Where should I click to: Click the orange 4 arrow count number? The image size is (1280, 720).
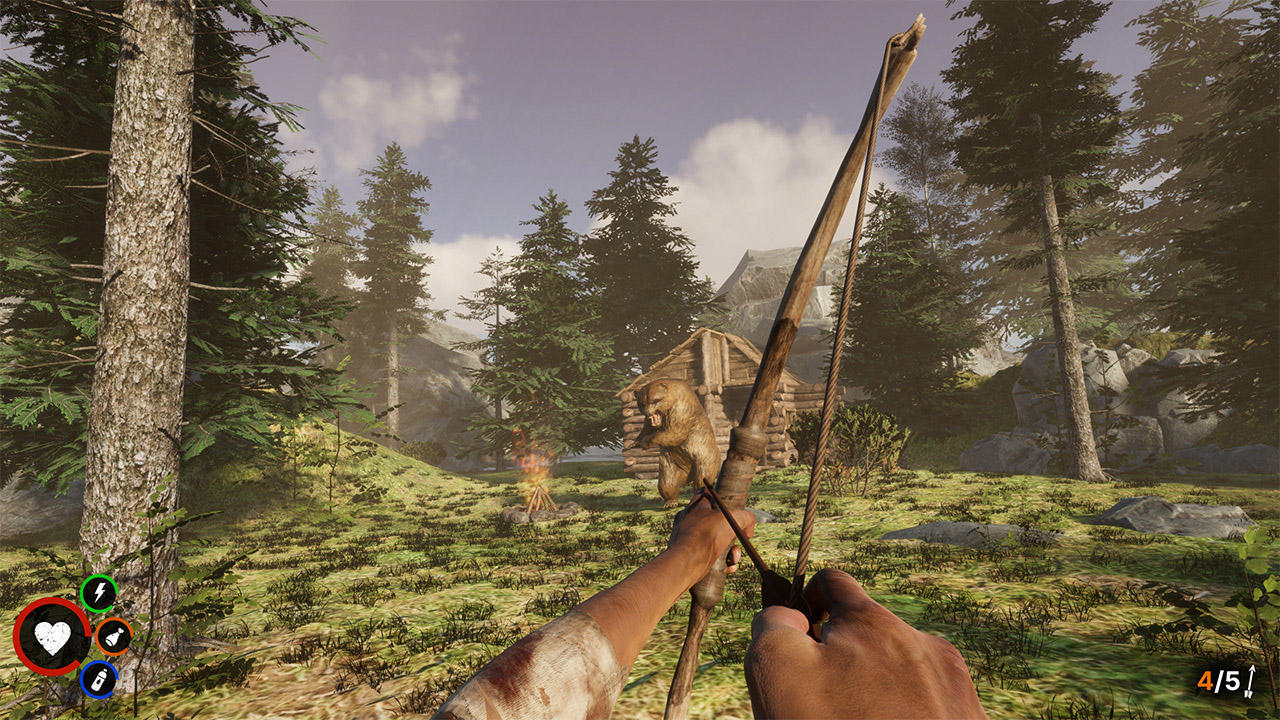pyautogui.click(x=1205, y=679)
